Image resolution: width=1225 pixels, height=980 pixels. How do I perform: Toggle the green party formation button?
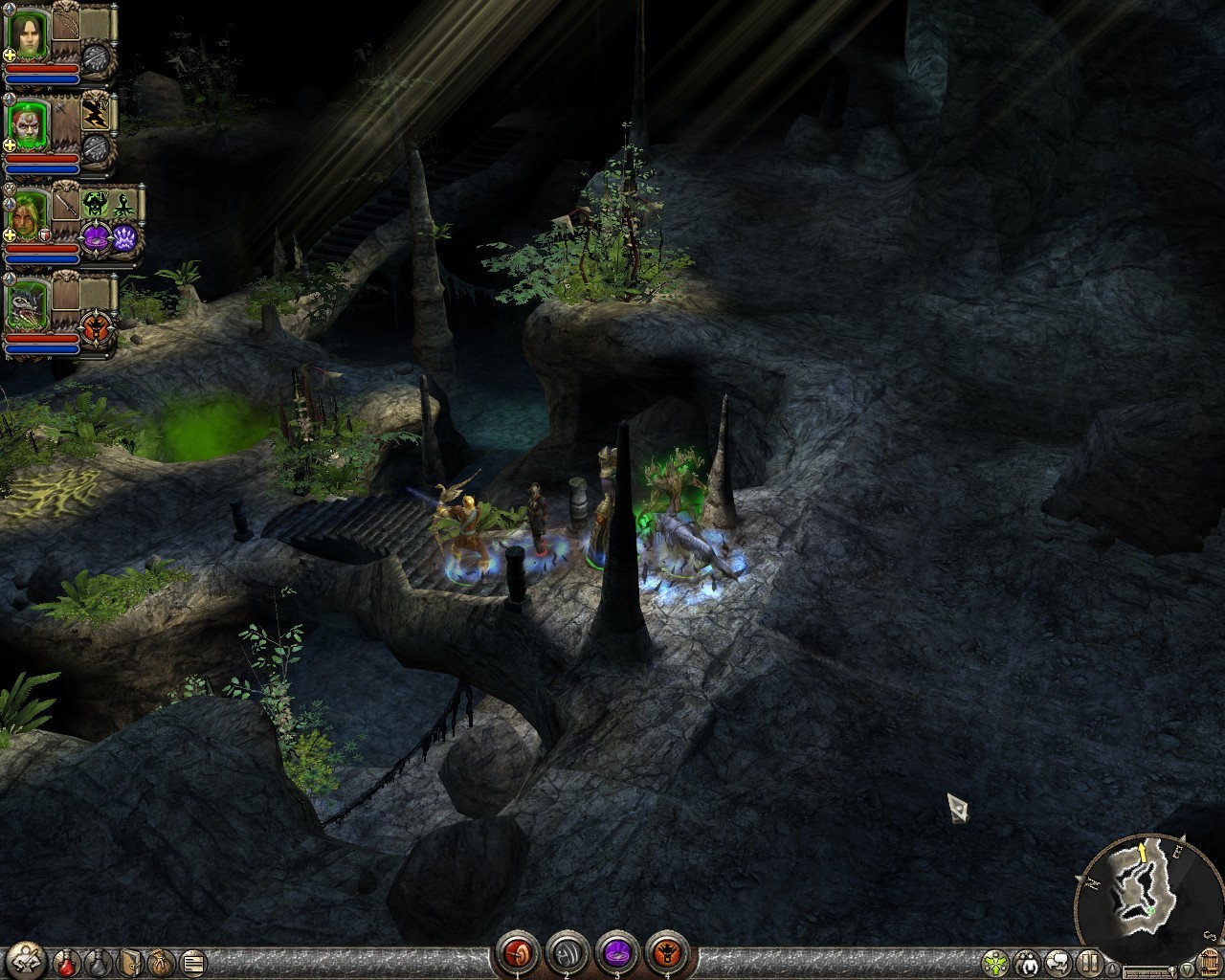click(996, 962)
